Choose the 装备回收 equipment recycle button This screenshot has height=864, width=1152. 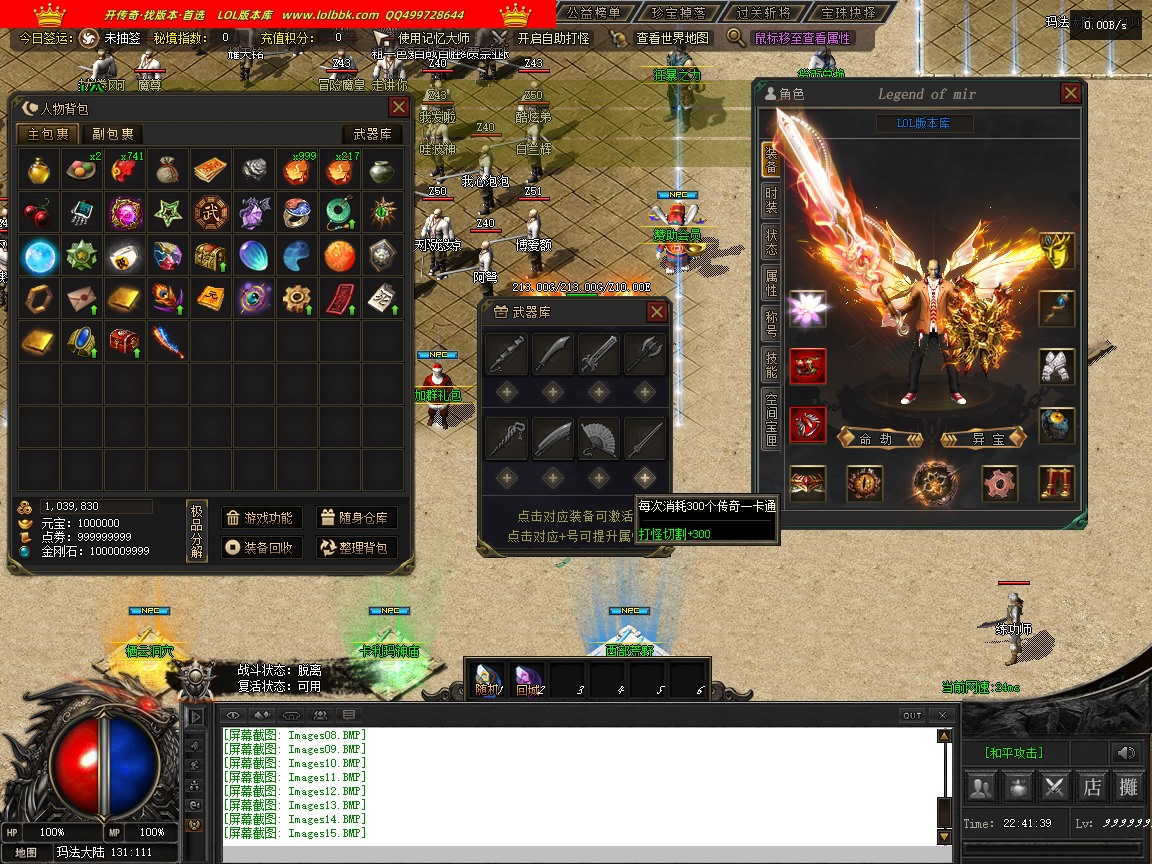260,548
